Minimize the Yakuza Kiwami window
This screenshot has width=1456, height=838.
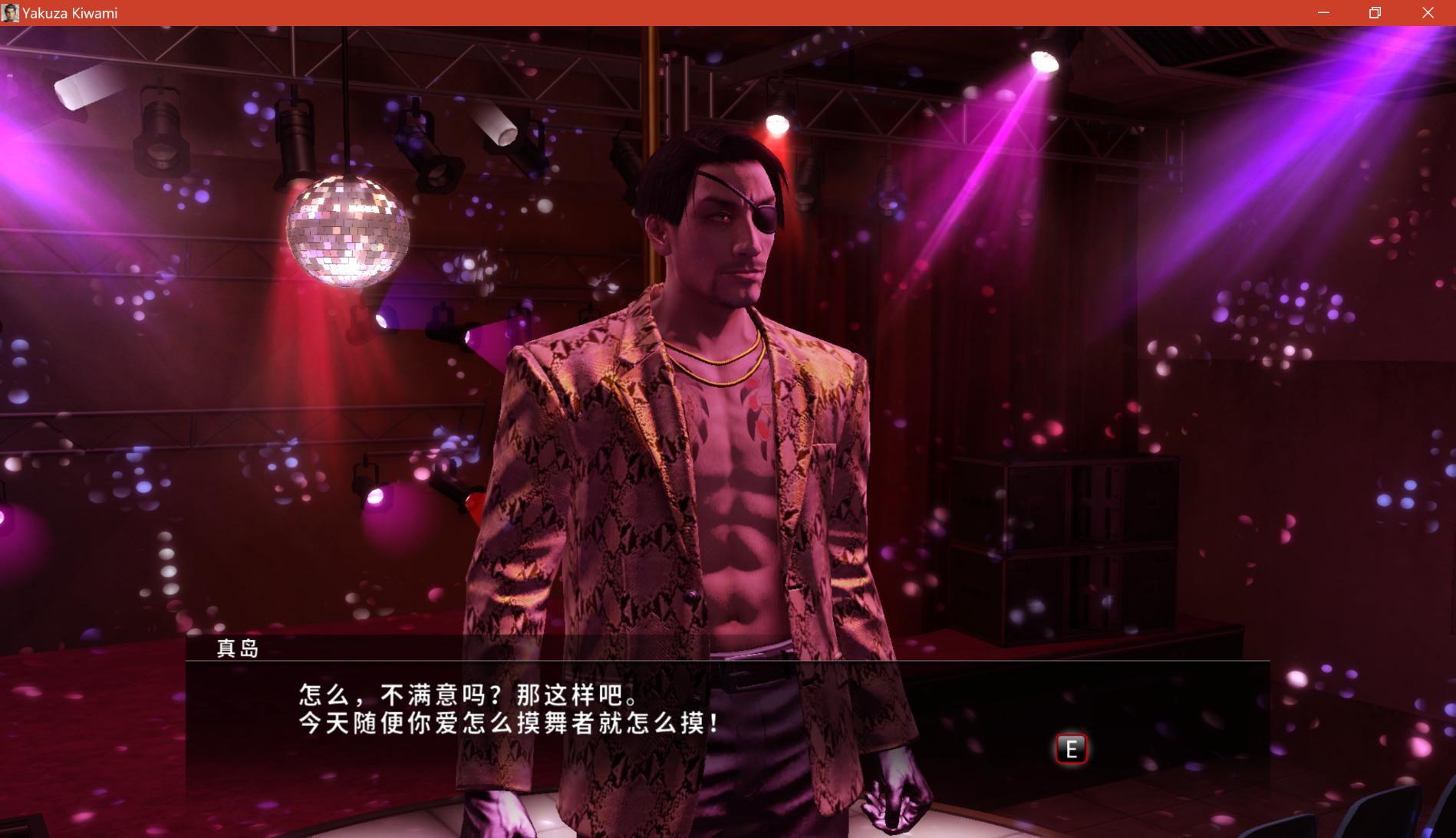[1323, 13]
